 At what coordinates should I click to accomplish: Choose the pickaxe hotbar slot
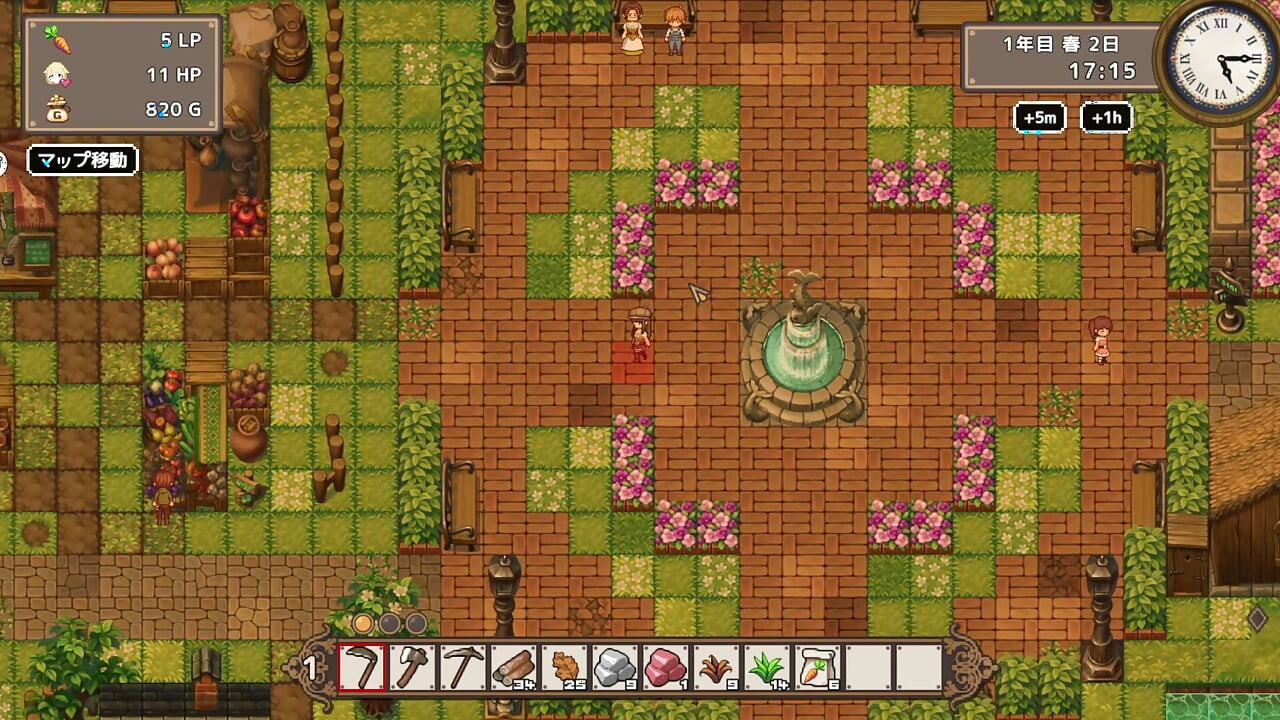(463, 667)
